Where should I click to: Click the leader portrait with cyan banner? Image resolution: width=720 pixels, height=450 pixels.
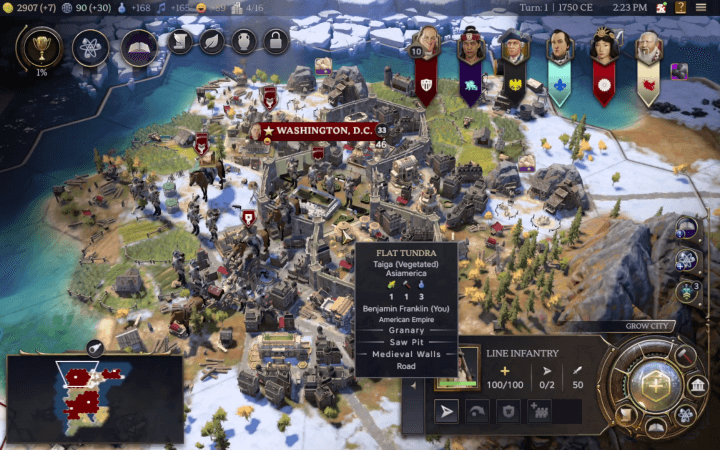559,47
